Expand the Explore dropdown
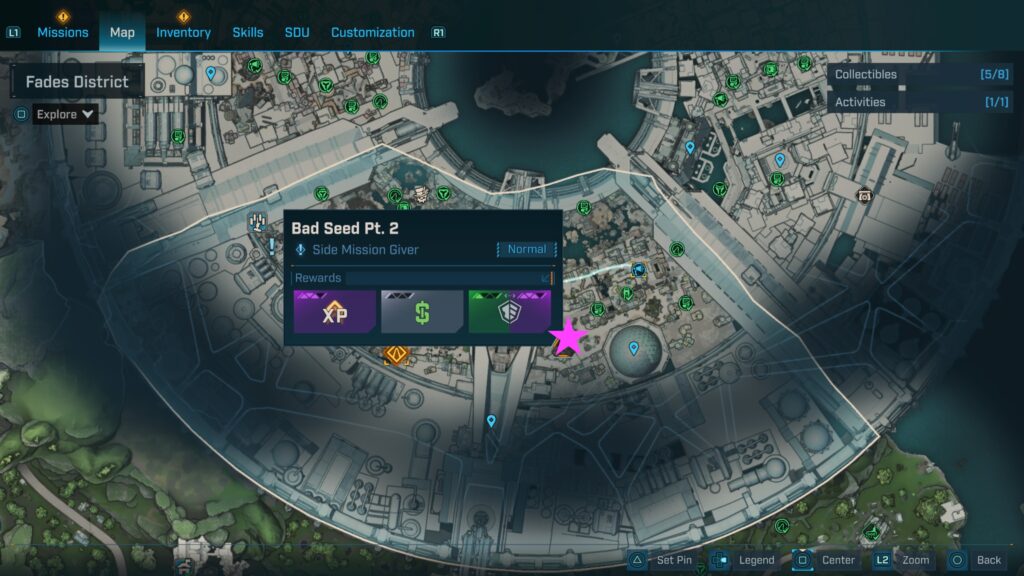Image resolution: width=1024 pixels, height=576 pixels. click(66, 114)
